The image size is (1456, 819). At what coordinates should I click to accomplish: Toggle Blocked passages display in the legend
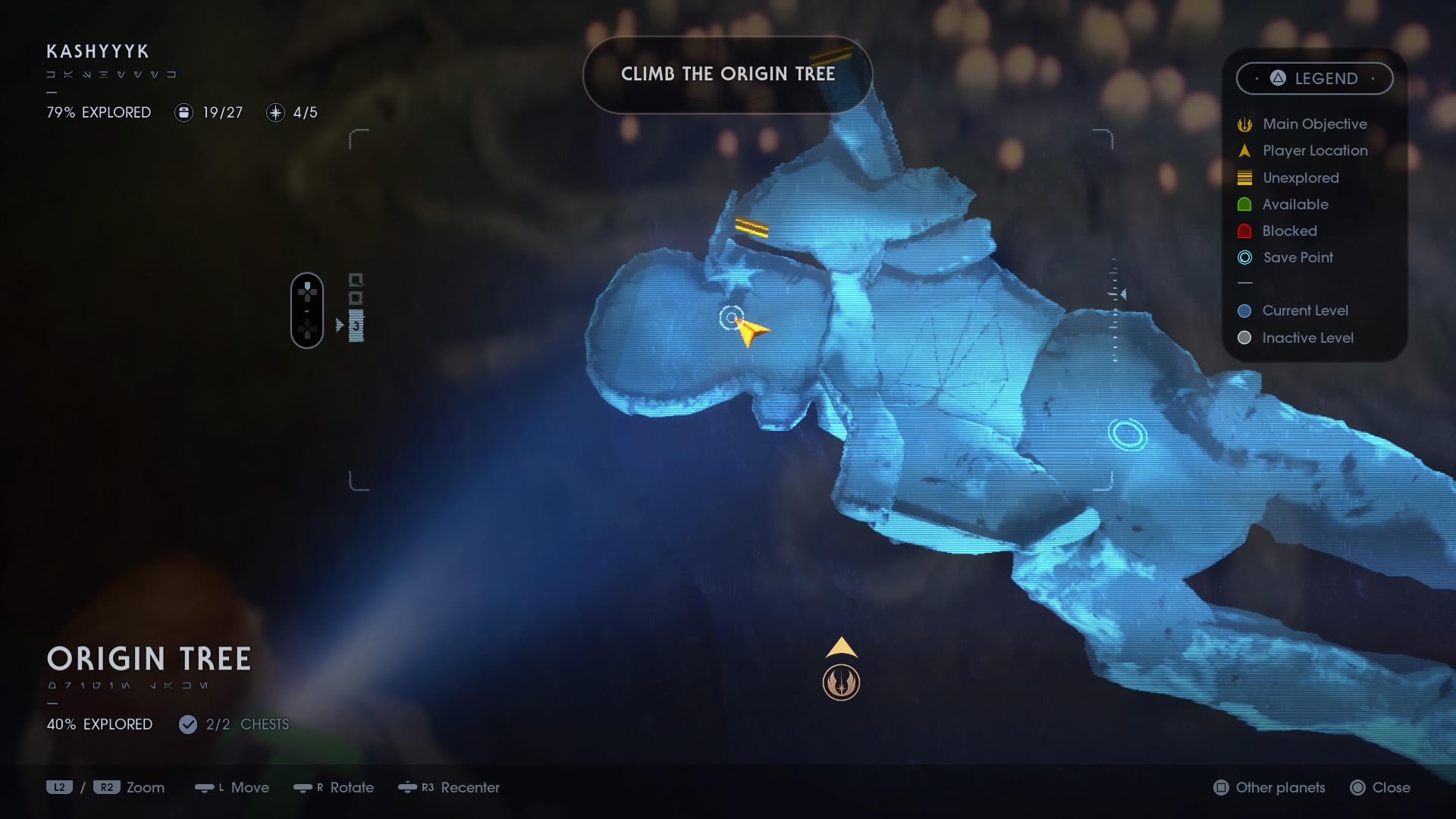tap(1244, 231)
